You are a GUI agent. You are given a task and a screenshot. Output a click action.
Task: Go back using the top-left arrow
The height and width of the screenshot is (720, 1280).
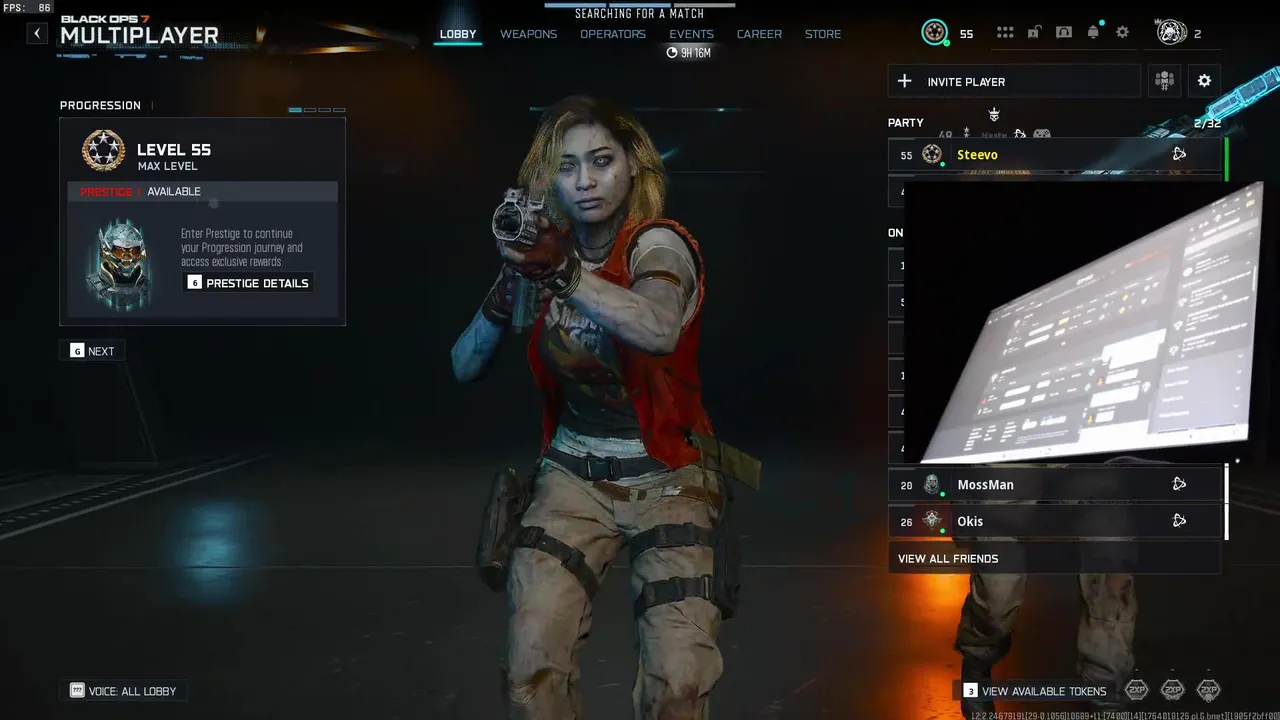(x=37, y=34)
